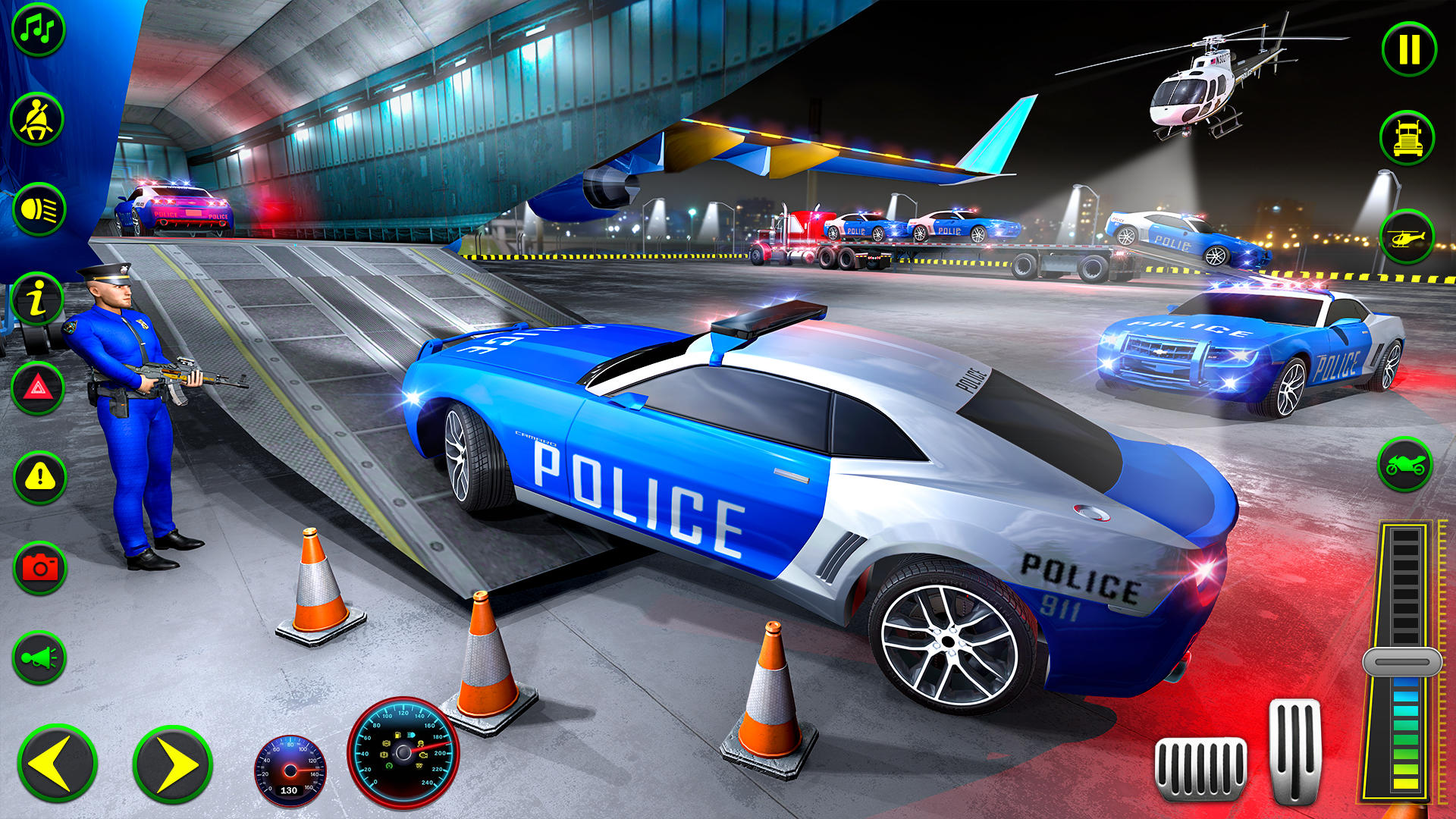The image size is (1456, 819).
Task: Select the truck vehicle icon
Action: pyautogui.click(x=1407, y=138)
